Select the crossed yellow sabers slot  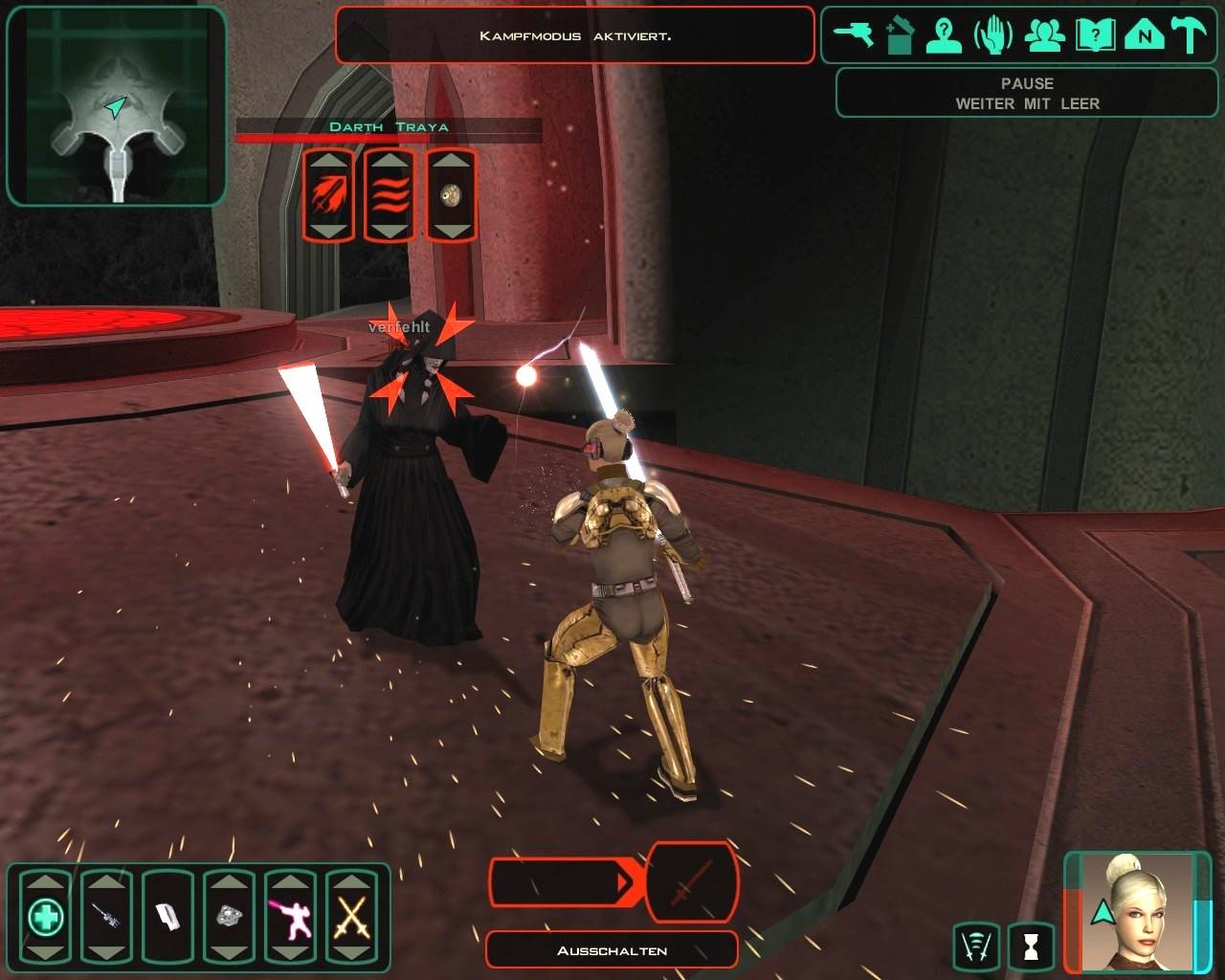[351, 918]
